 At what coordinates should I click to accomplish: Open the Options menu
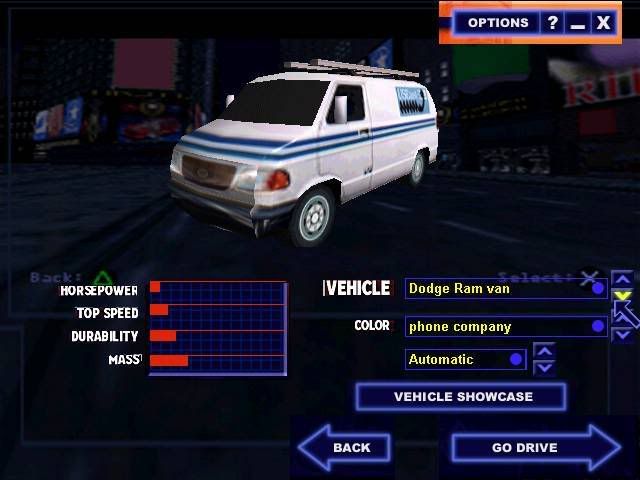tap(498, 22)
